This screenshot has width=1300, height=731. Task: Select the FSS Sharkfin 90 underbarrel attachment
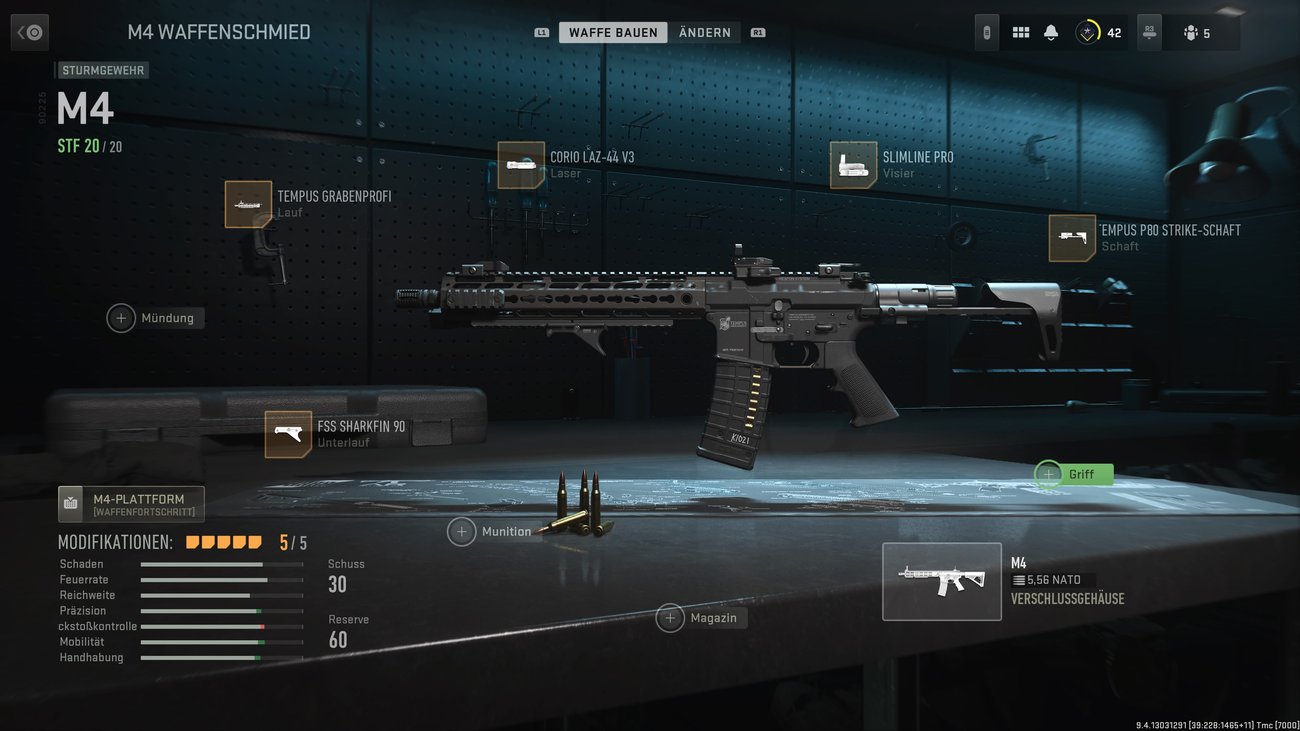[x=288, y=434]
